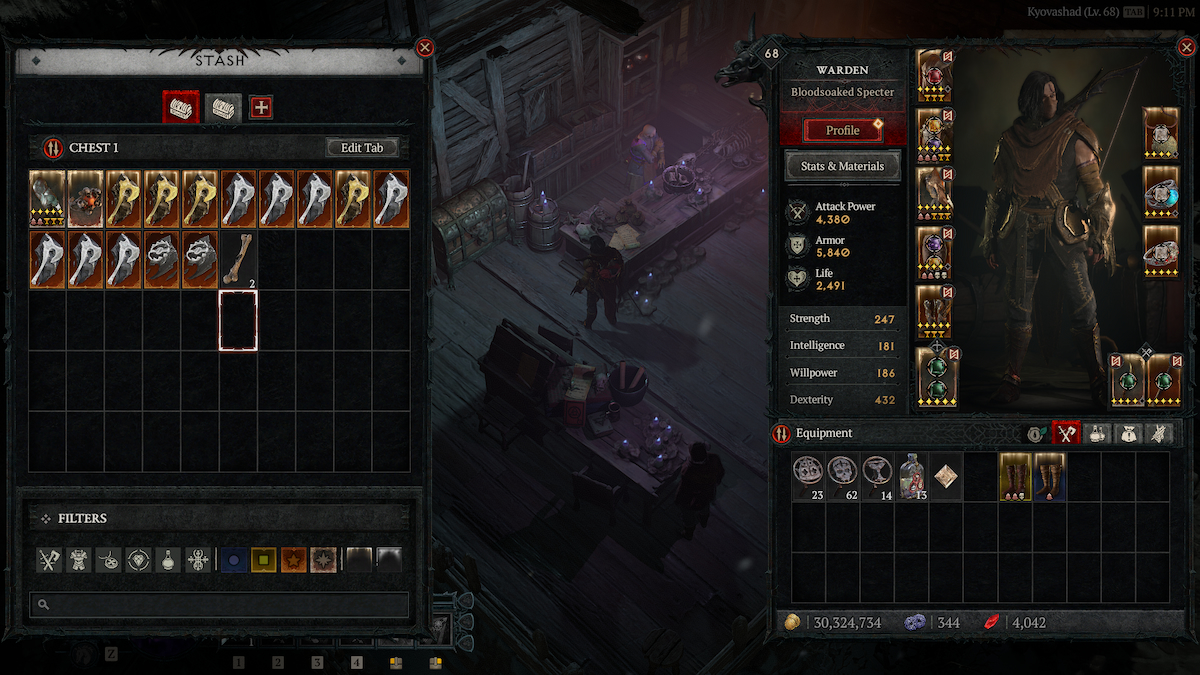Viewport: 1200px width, 675px height.
Task: Click the stash search field
Action: [219, 604]
